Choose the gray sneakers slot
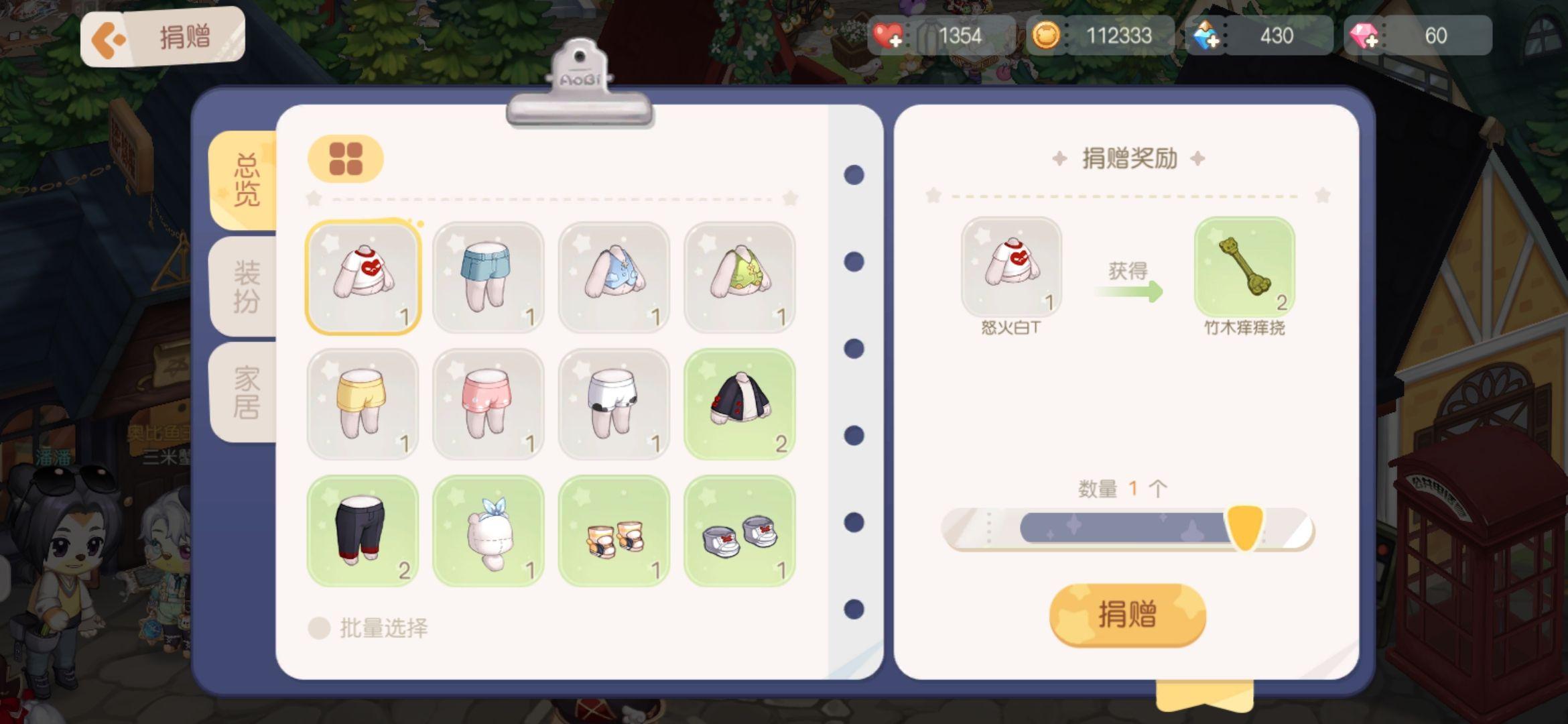Screen dimensions: 1568x724 (740, 530)
